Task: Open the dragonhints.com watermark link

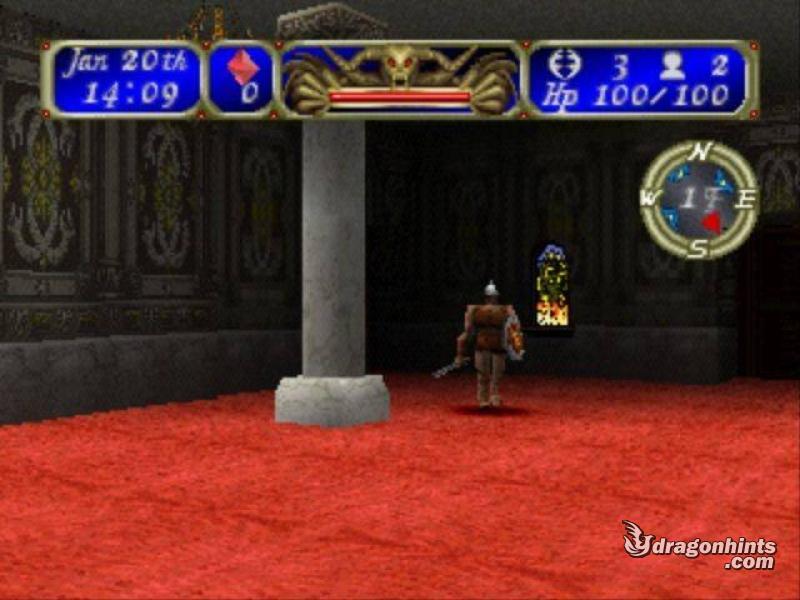Action: pos(700,545)
